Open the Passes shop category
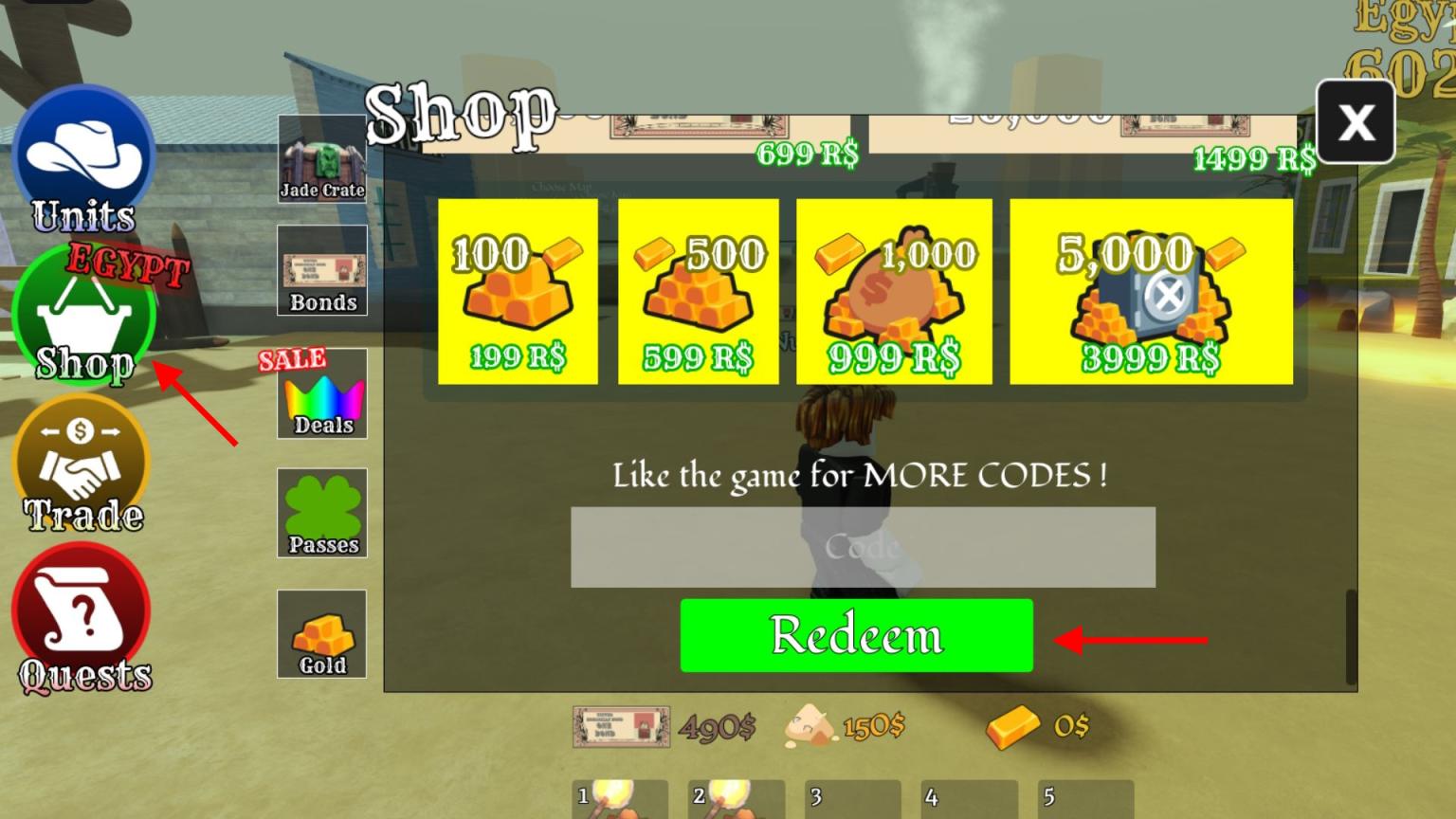1456x819 pixels. (x=321, y=512)
